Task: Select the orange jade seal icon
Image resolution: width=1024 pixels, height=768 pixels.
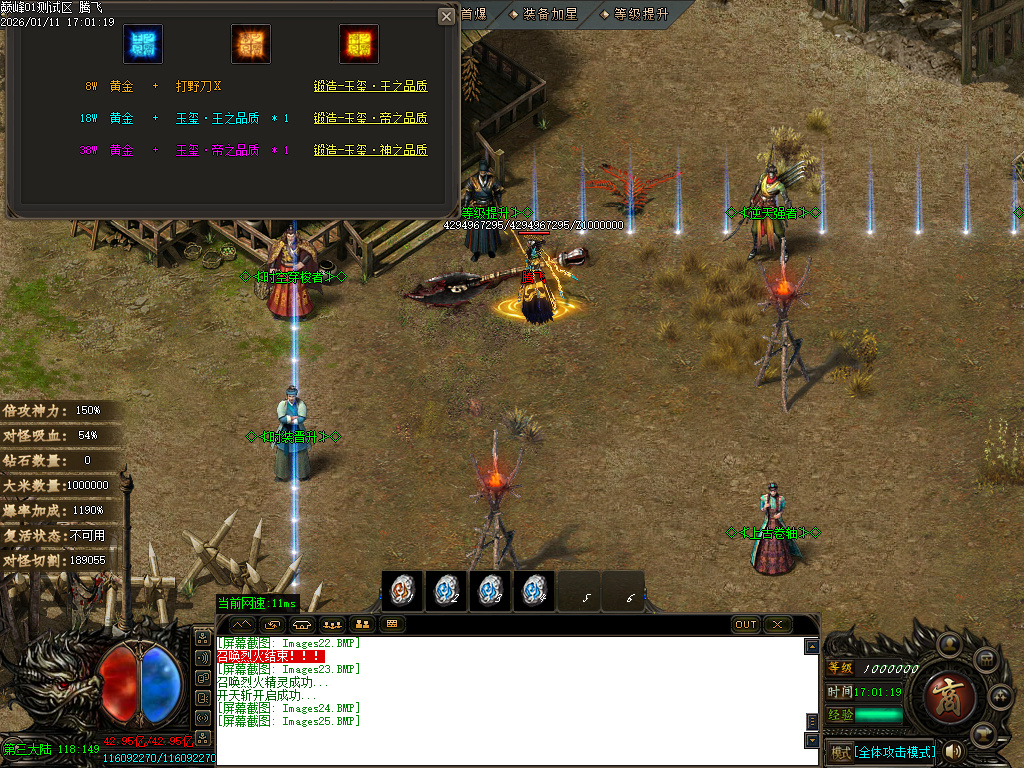Action: [x=250, y=44]
